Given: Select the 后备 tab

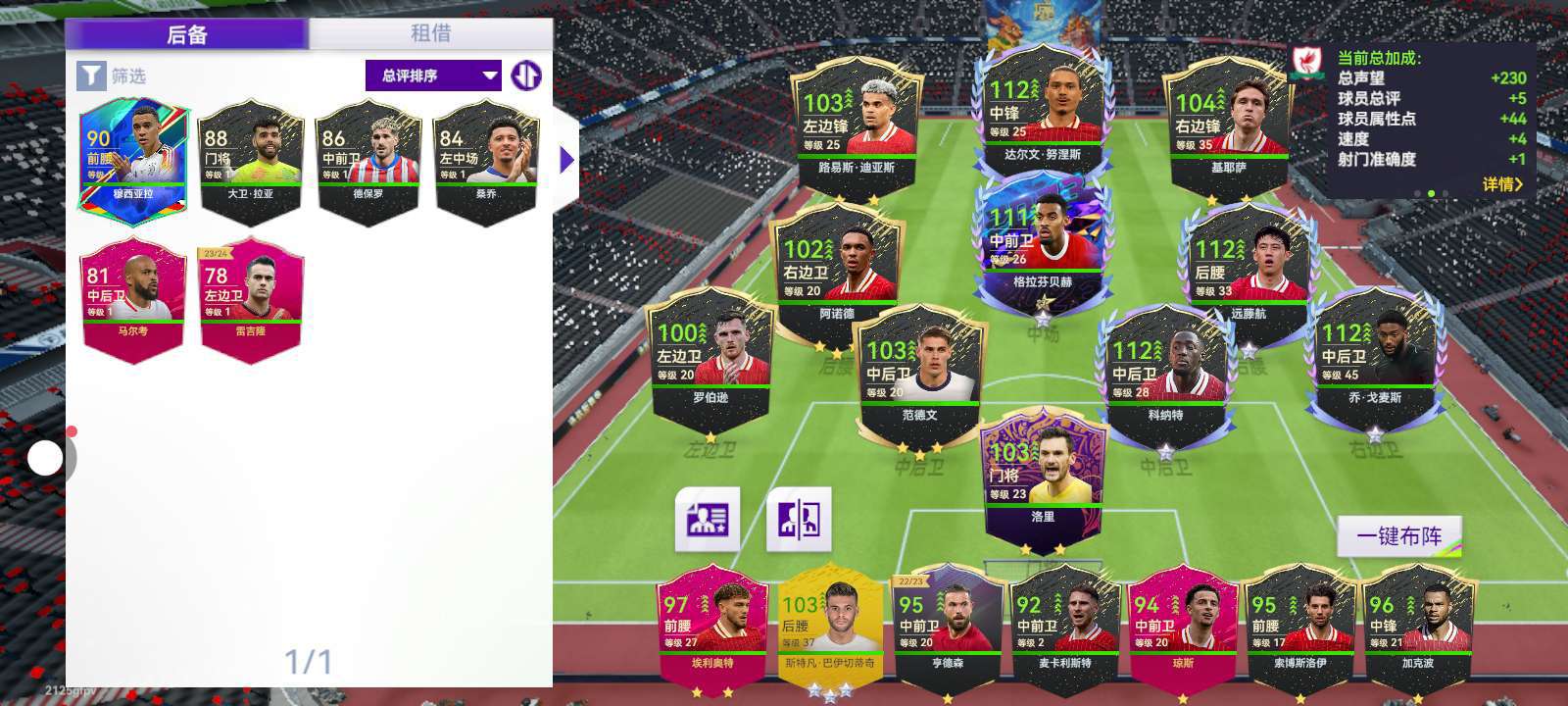Looking at the screenshot, I should click(x=187, y=34).
